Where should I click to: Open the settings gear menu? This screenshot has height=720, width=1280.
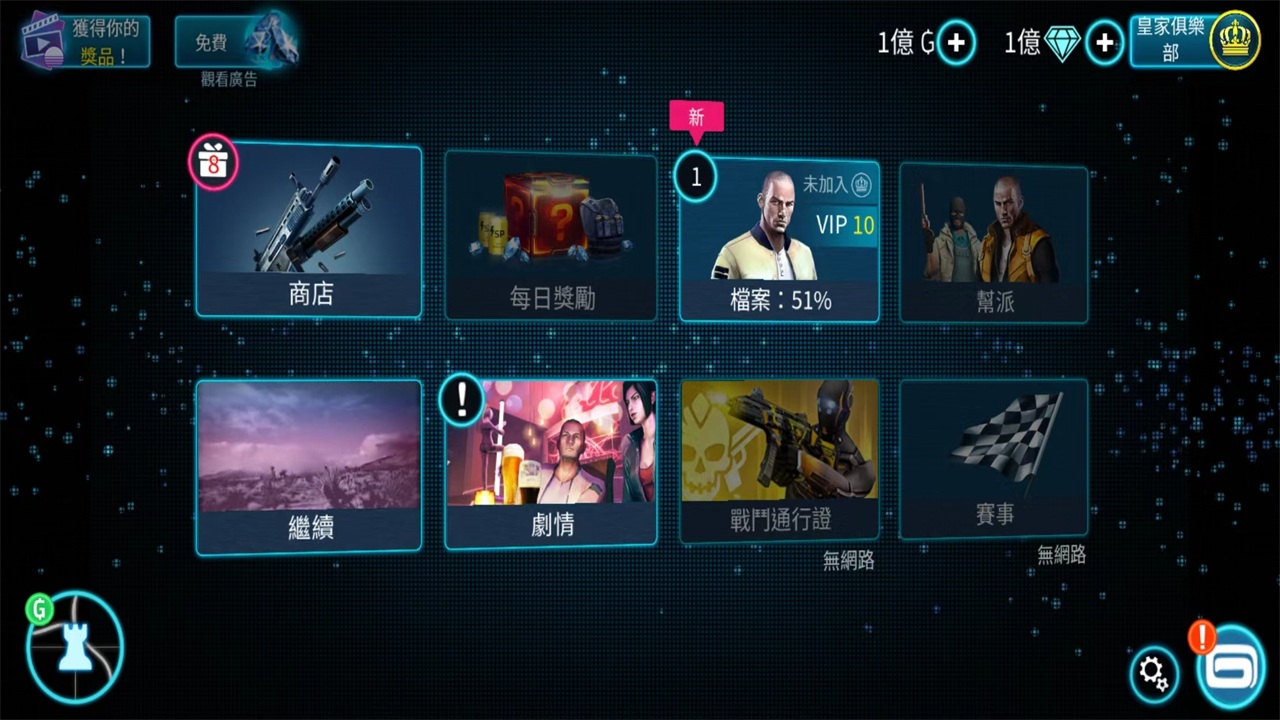pyautogui.click(x=1154, y=674)
